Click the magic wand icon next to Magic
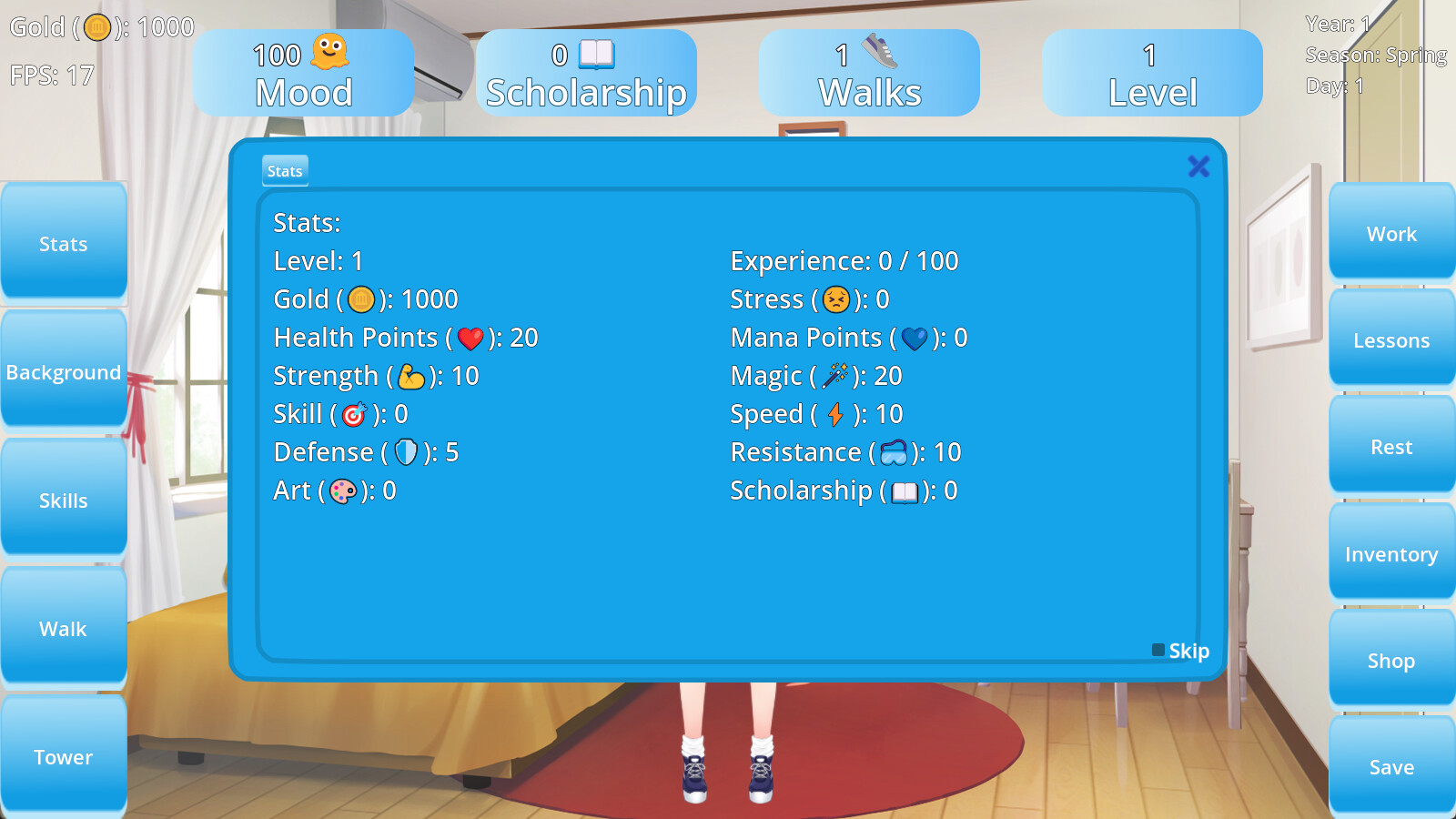This screenshot has height=819, width=1456. click(x=837, y=375)
